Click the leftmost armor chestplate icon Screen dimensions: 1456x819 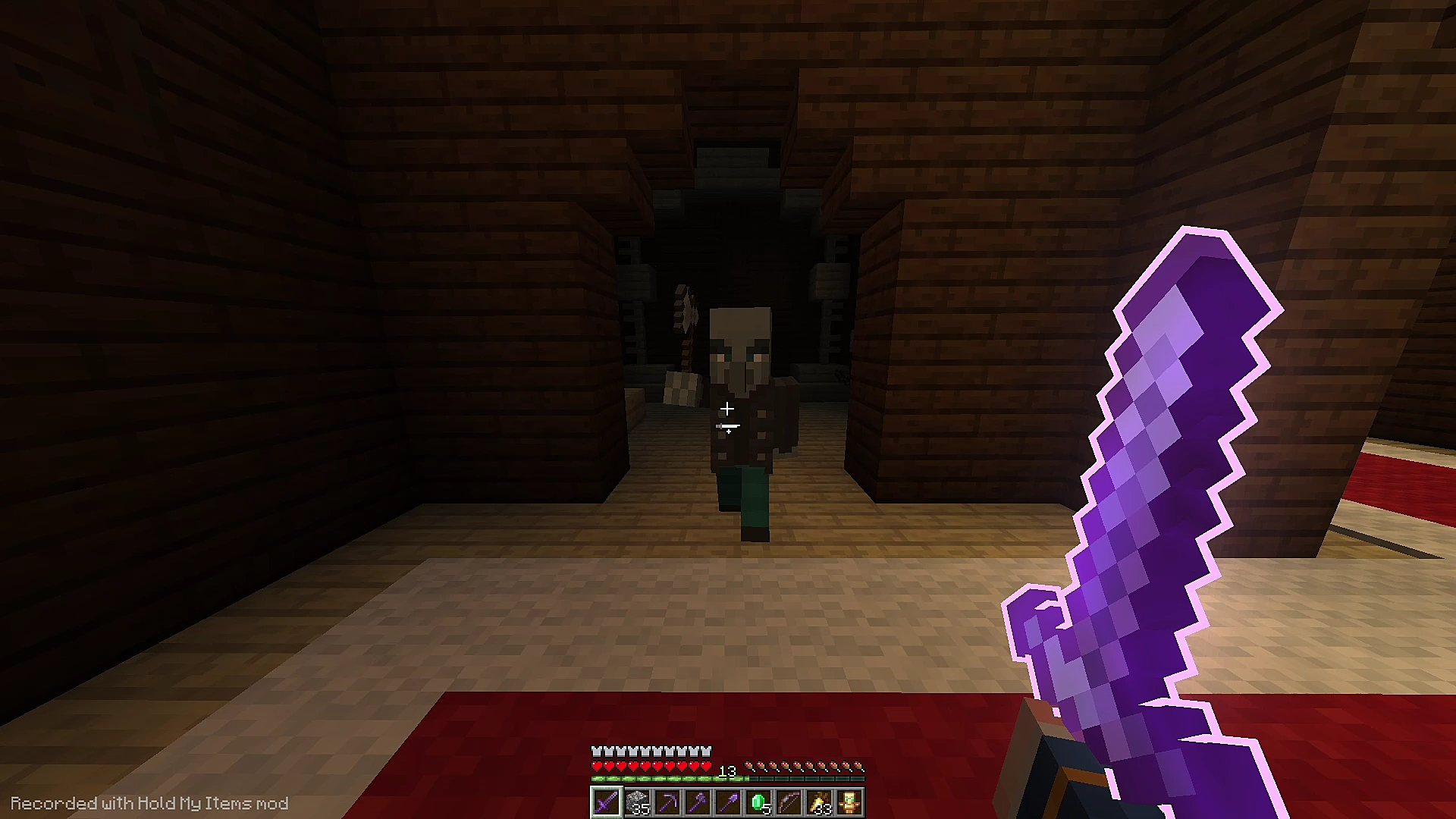pyautogui.click(x=598, y=751)
